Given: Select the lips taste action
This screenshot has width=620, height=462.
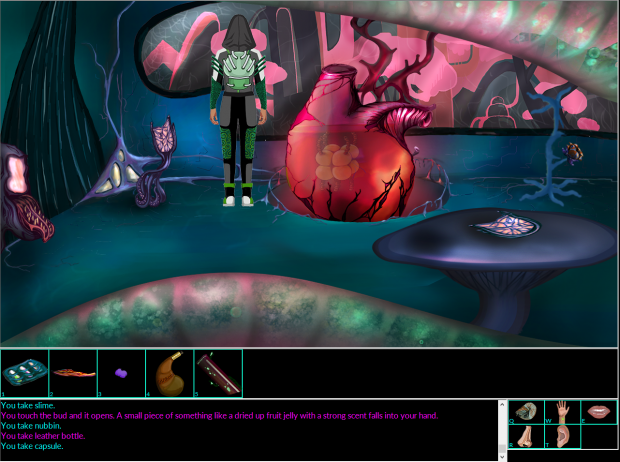Looking at the screenshot, I should pos(599,411).
